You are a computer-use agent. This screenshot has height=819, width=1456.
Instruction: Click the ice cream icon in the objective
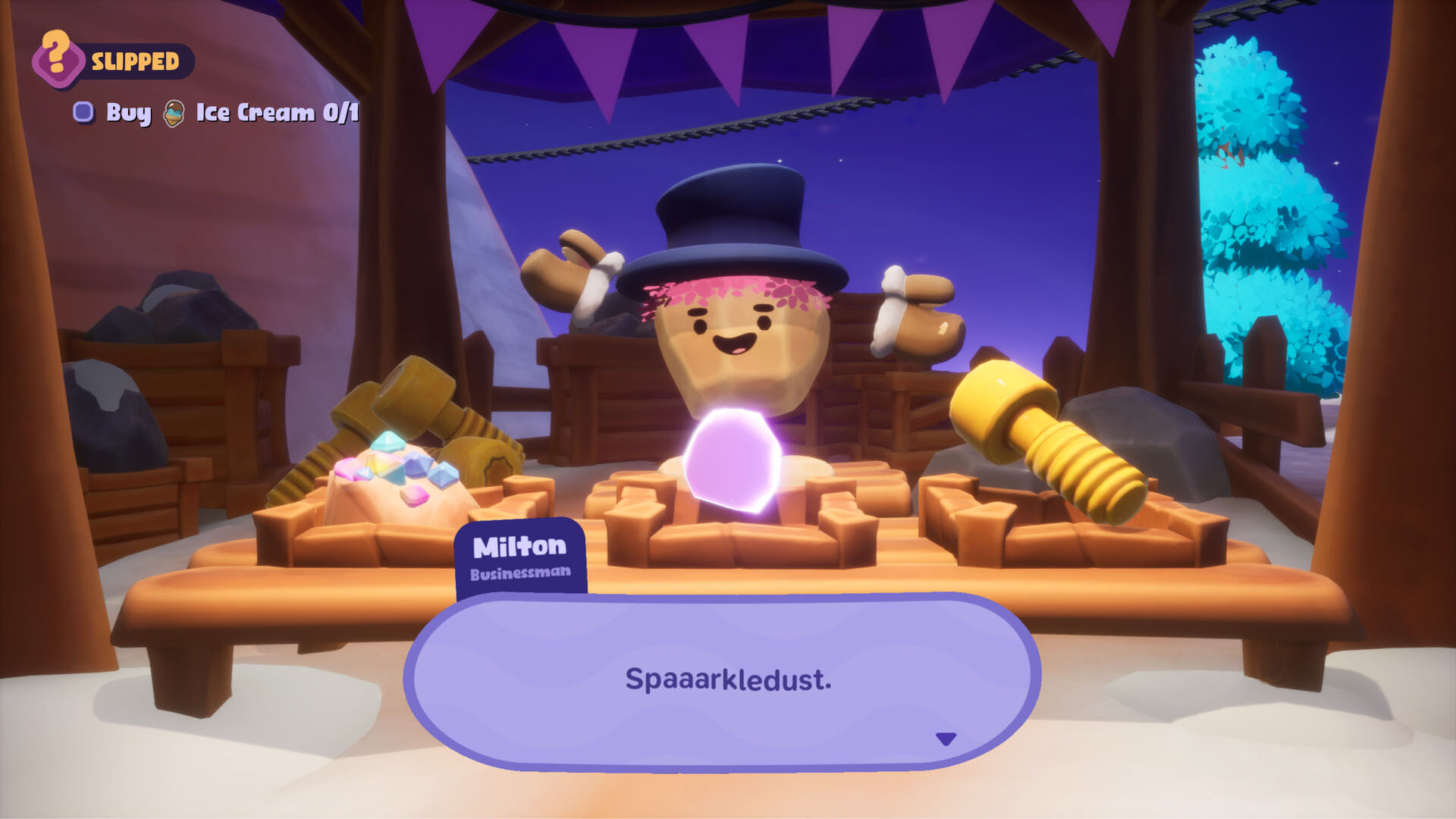173,114
